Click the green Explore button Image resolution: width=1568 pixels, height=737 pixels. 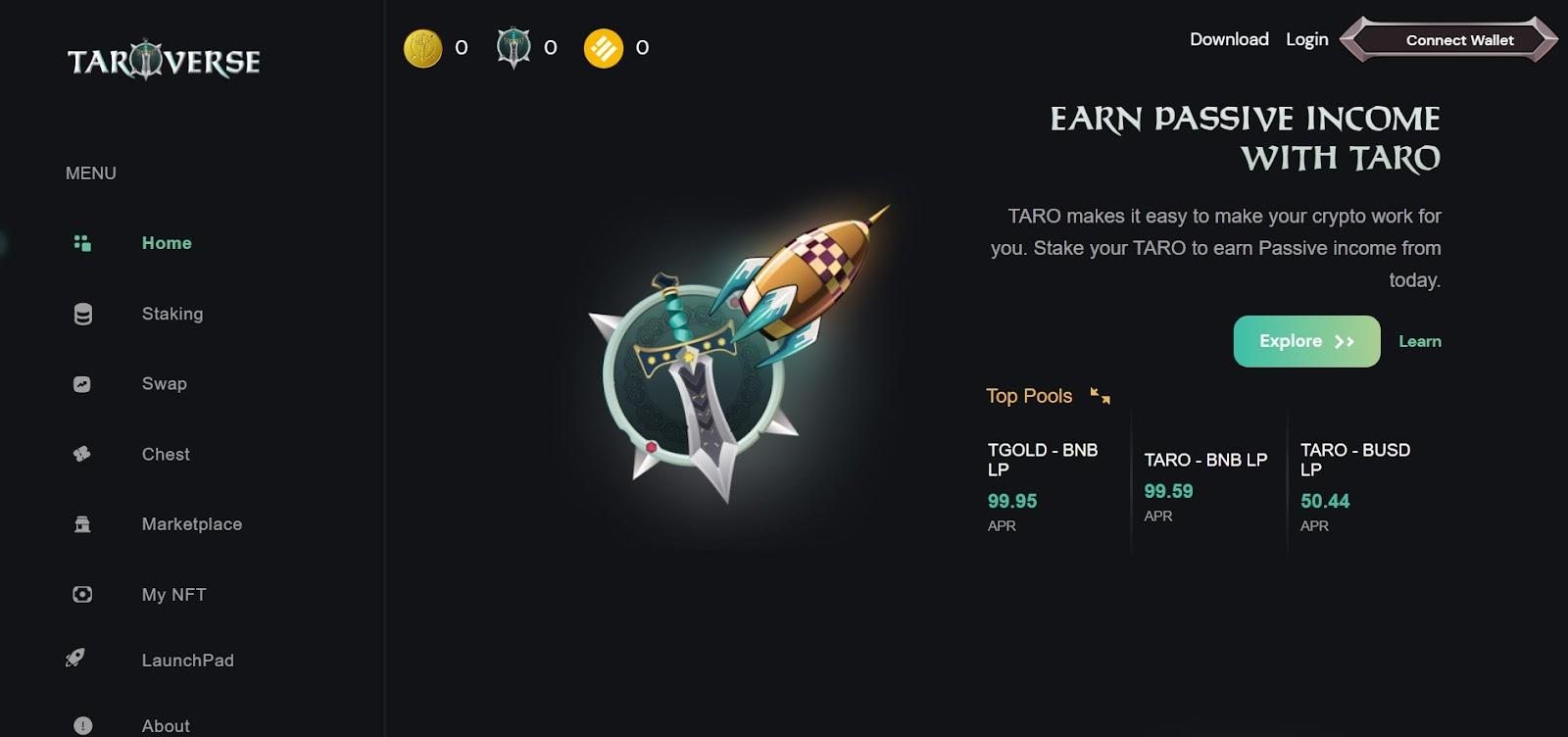click(x=1306, y=341)
